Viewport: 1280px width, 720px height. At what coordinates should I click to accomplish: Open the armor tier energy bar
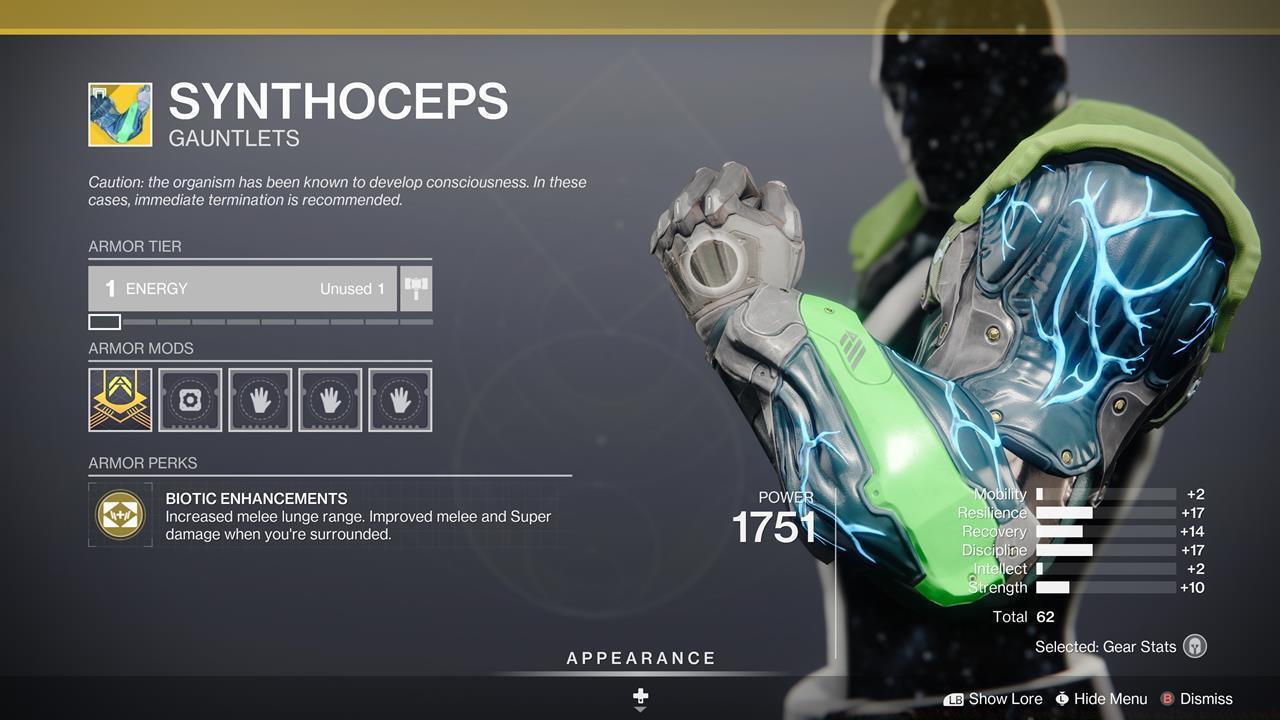[243, 289]
